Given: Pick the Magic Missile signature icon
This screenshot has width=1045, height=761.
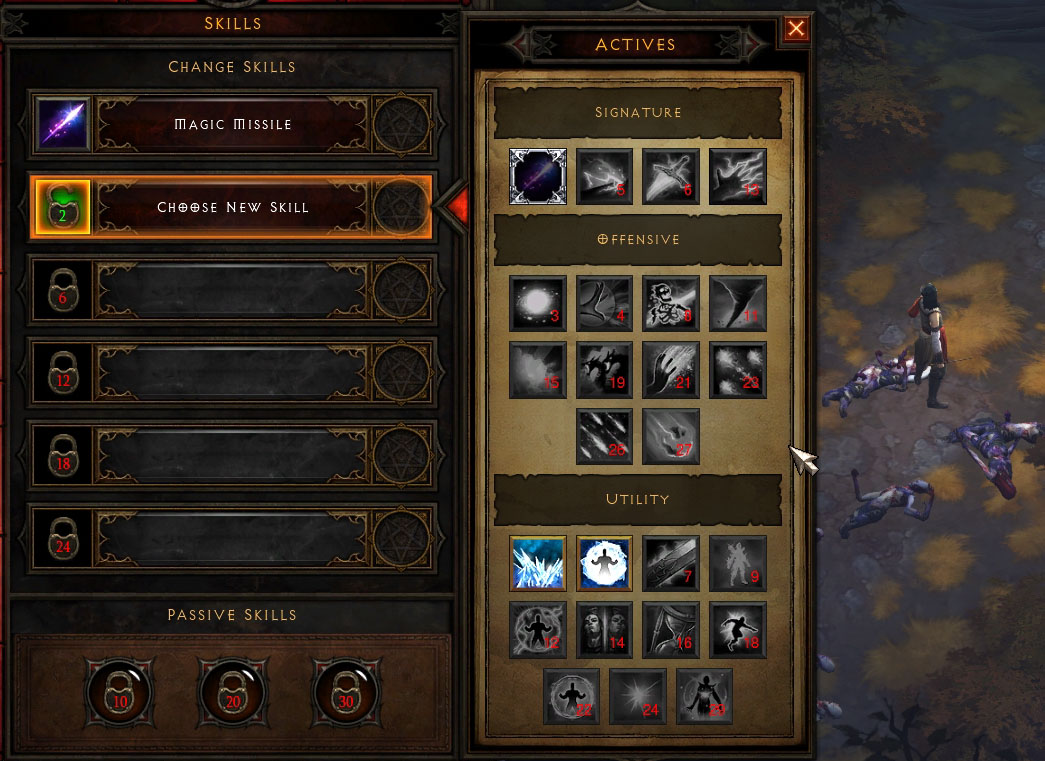Looking at the screenshot, I should point(538,177).
